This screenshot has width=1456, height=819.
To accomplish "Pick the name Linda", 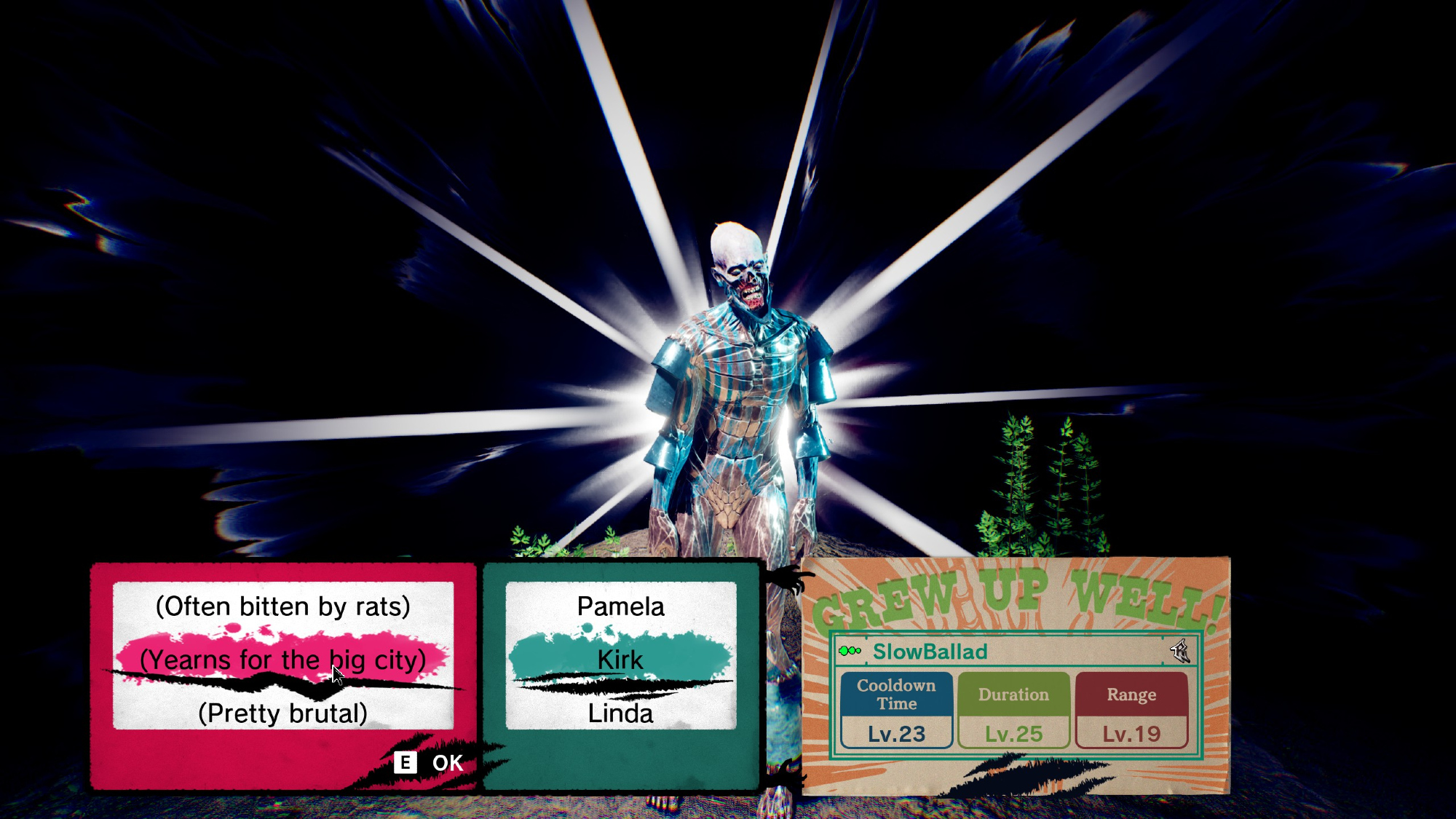I will (x=620, y=713).
